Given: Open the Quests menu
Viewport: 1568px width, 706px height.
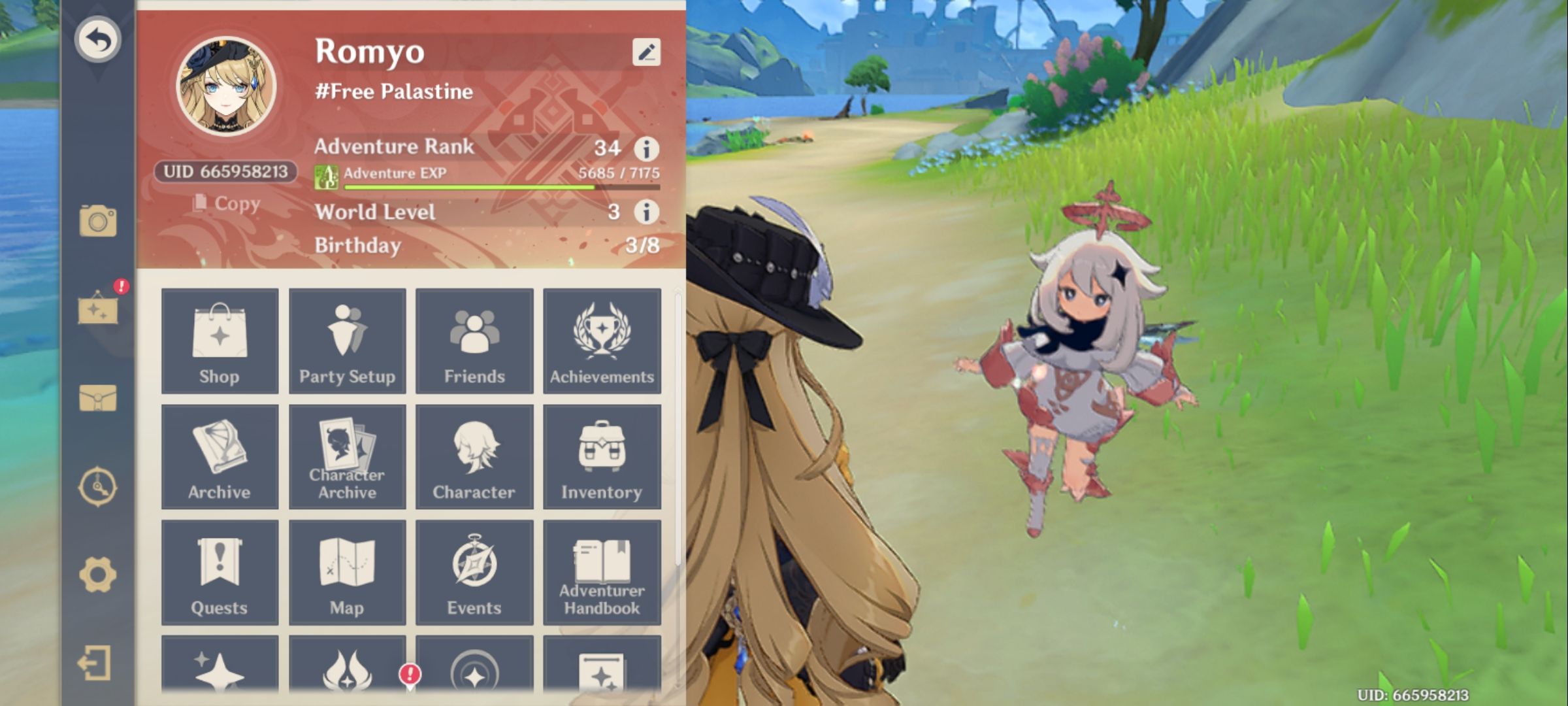Looking at the screenshot, I should tap(220, 572).
